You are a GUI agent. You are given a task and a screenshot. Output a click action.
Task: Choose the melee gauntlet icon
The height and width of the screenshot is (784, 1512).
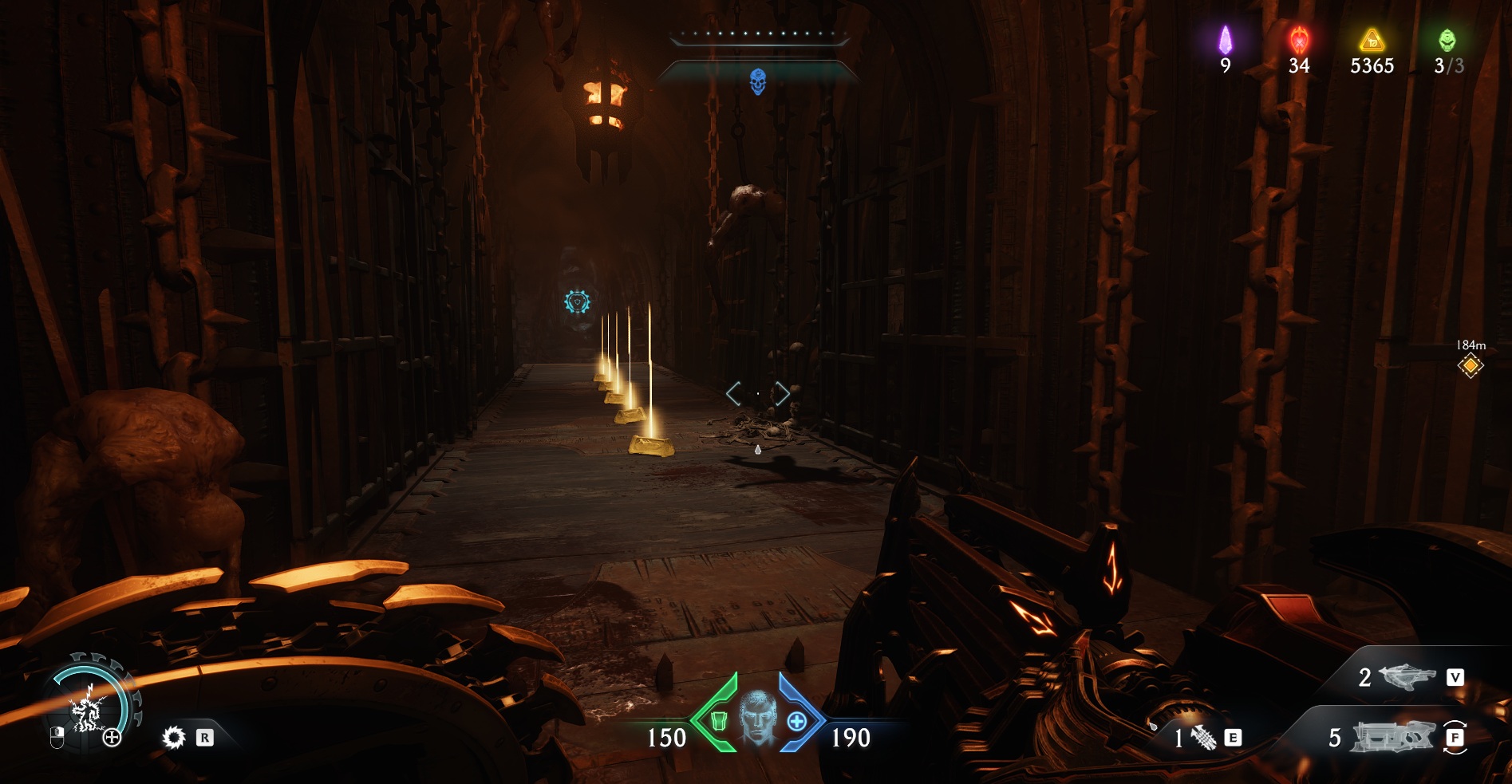(x=1203, y=738)
